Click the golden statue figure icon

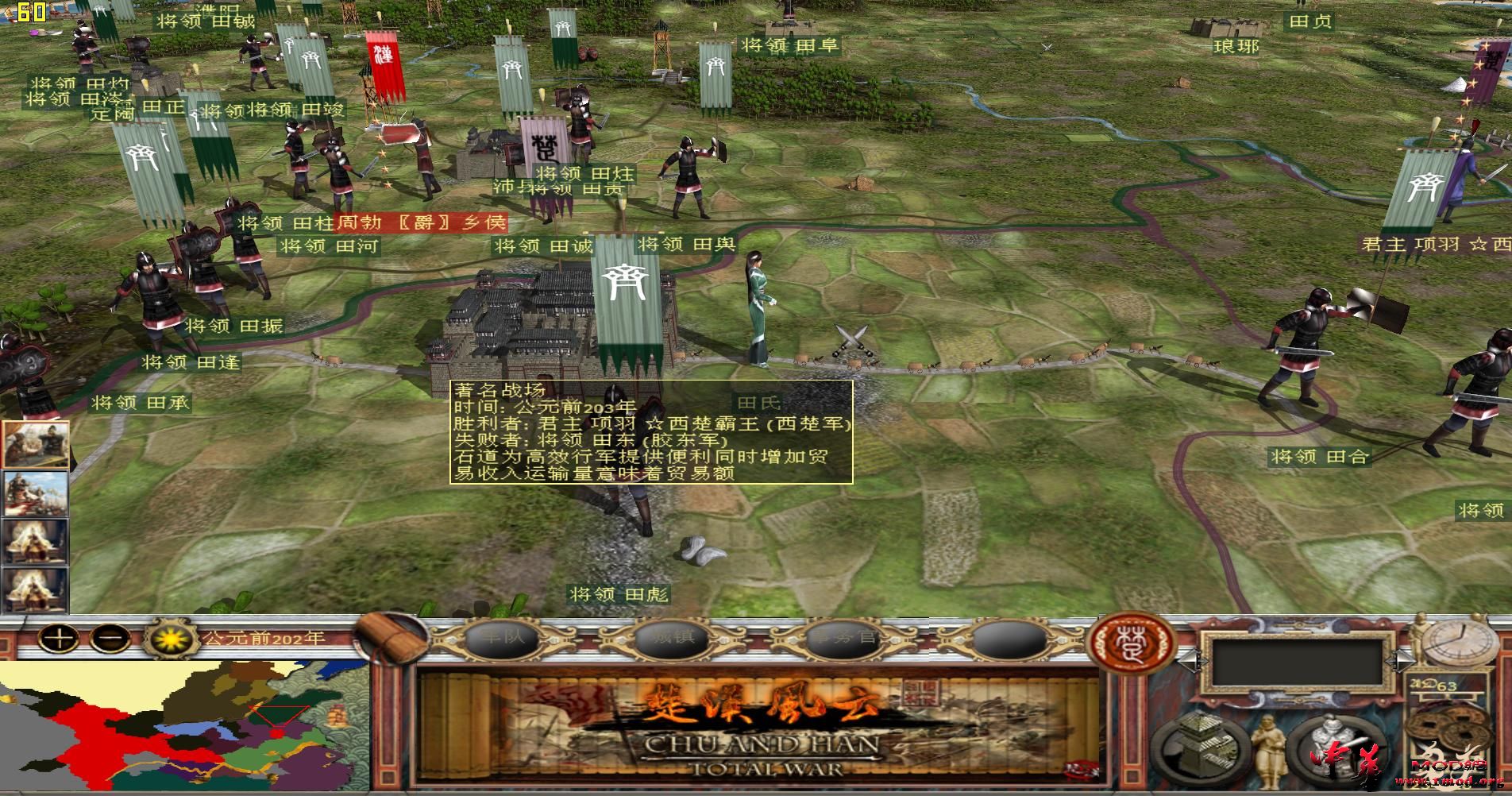pyautogui.click(x=1269, y=752)
